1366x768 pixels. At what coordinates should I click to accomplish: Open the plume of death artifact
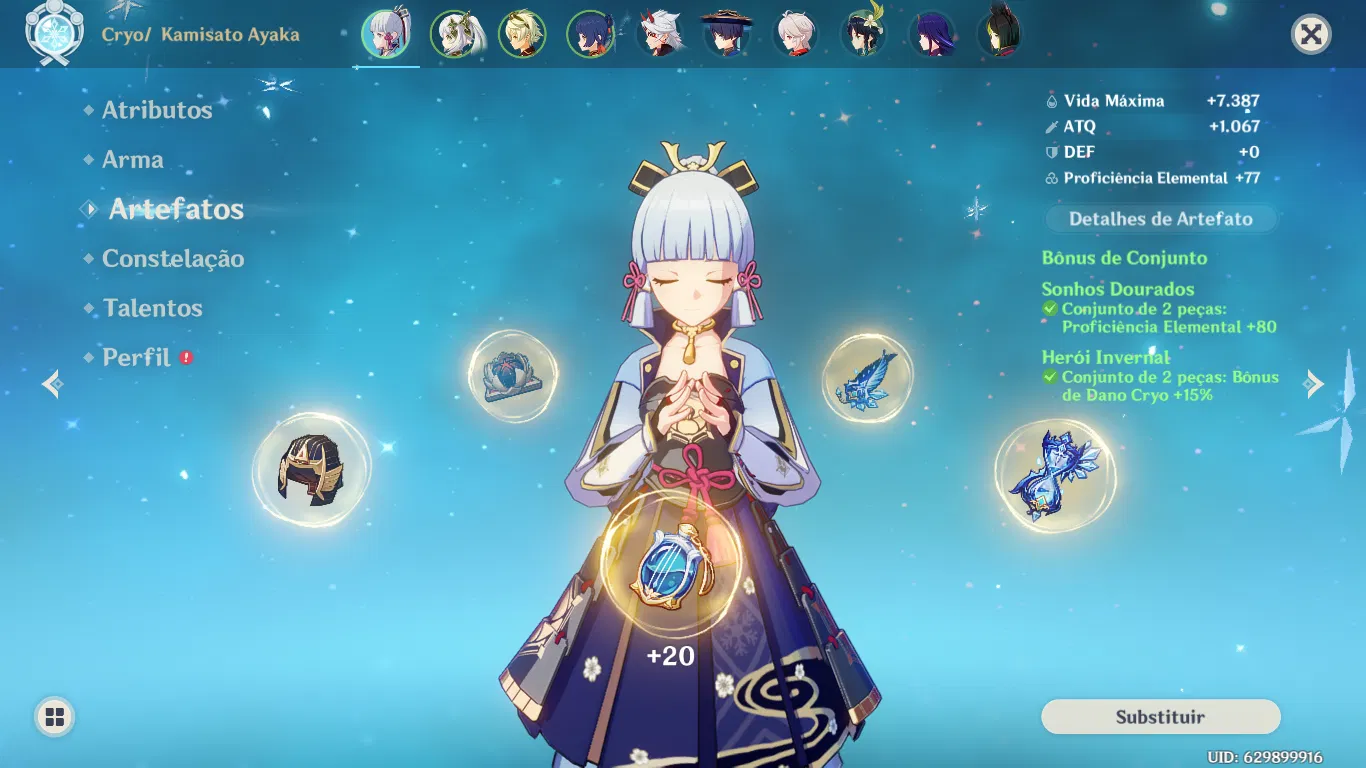point(868,378)
